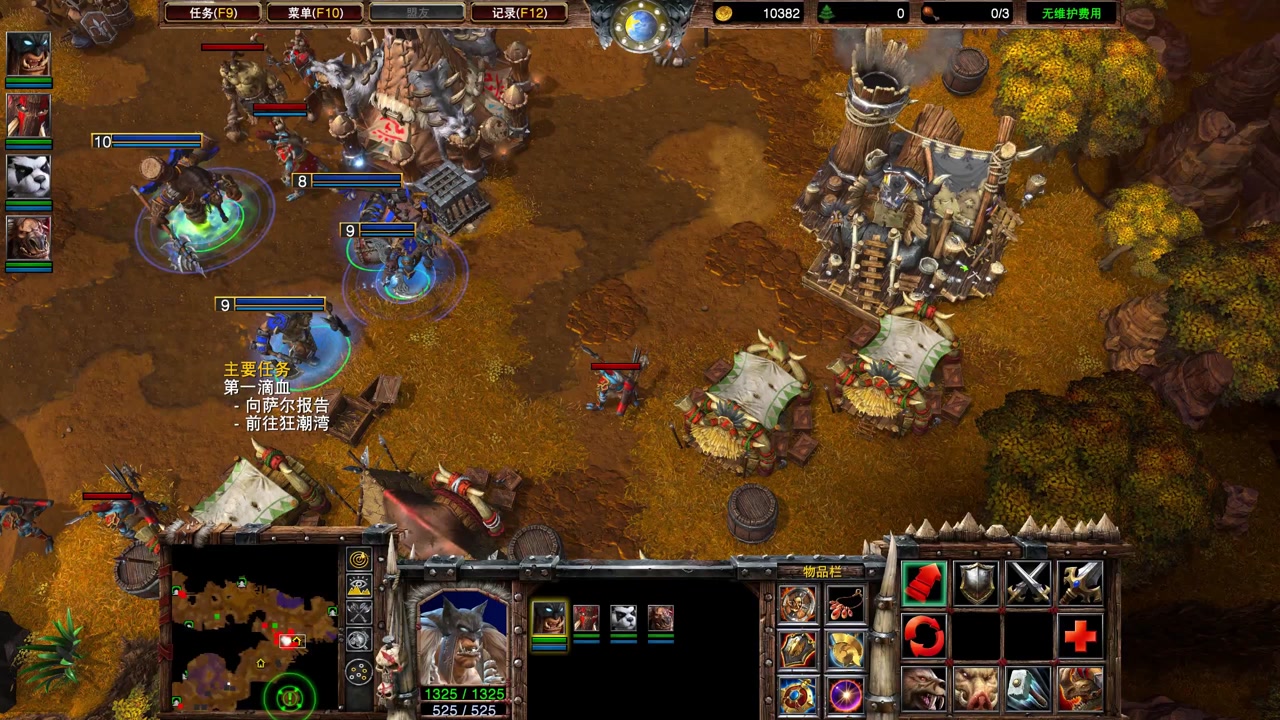This screenshot has height=720, width=1280.
Task: Open hero skills with the red cross
Action: click(1080, 635)
